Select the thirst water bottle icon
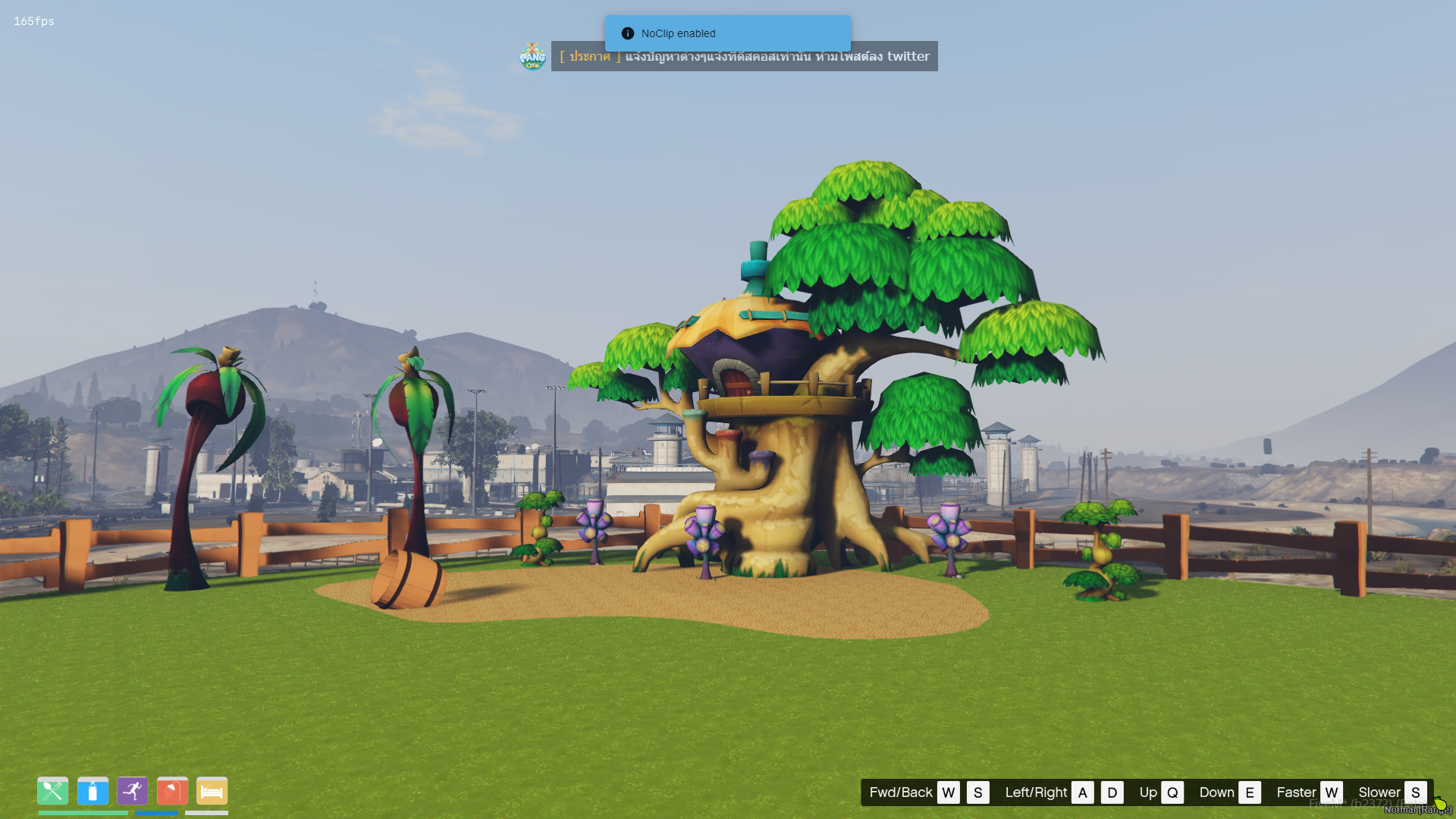The image size is (1456, 819). (93, 791)
